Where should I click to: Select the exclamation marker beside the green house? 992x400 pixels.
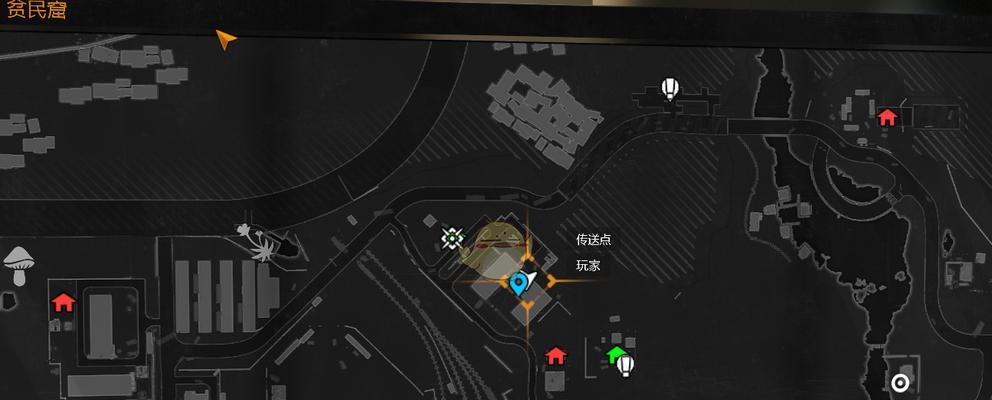(627, 366)
